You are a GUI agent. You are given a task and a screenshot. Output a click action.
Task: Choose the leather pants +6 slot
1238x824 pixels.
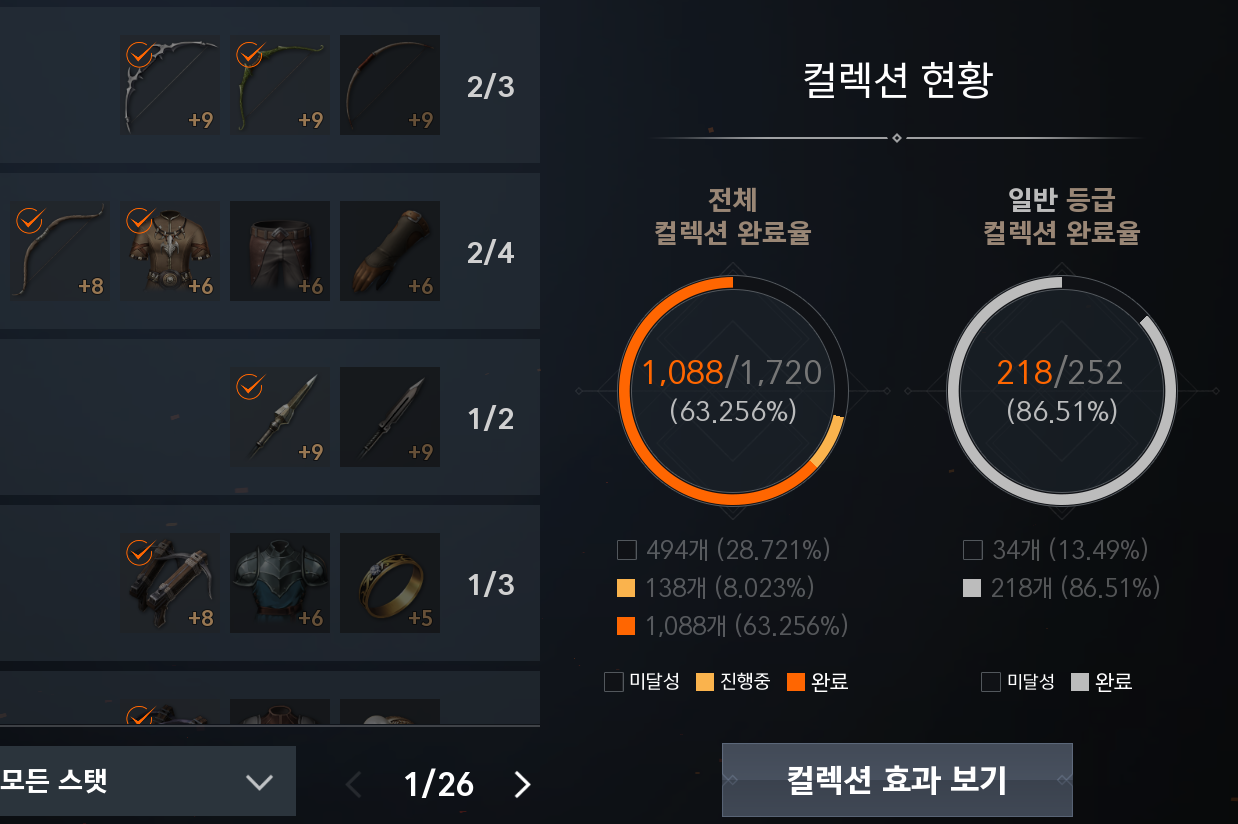point(280,252)
